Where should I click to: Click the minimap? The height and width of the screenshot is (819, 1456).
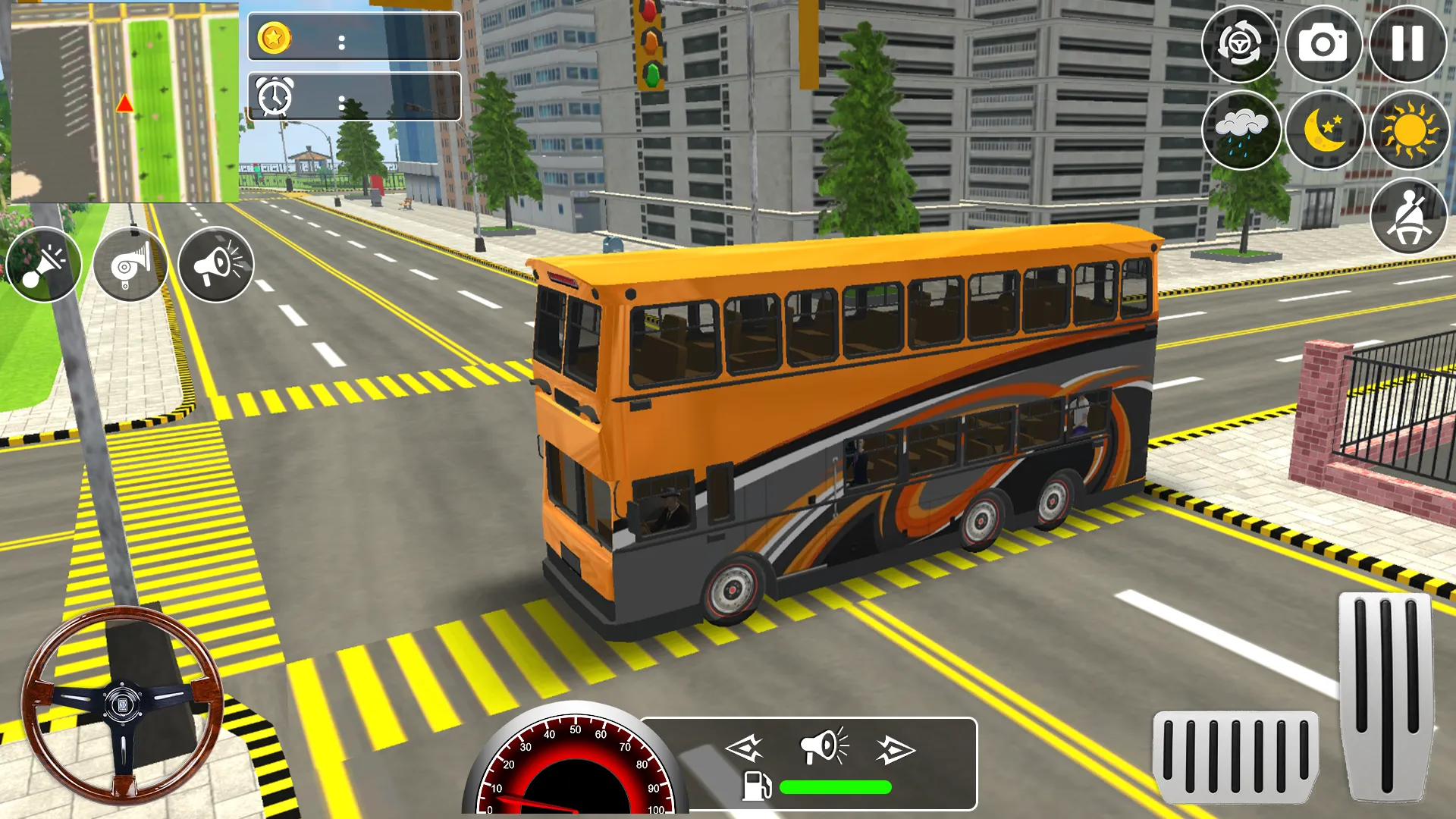click(125, 102)
